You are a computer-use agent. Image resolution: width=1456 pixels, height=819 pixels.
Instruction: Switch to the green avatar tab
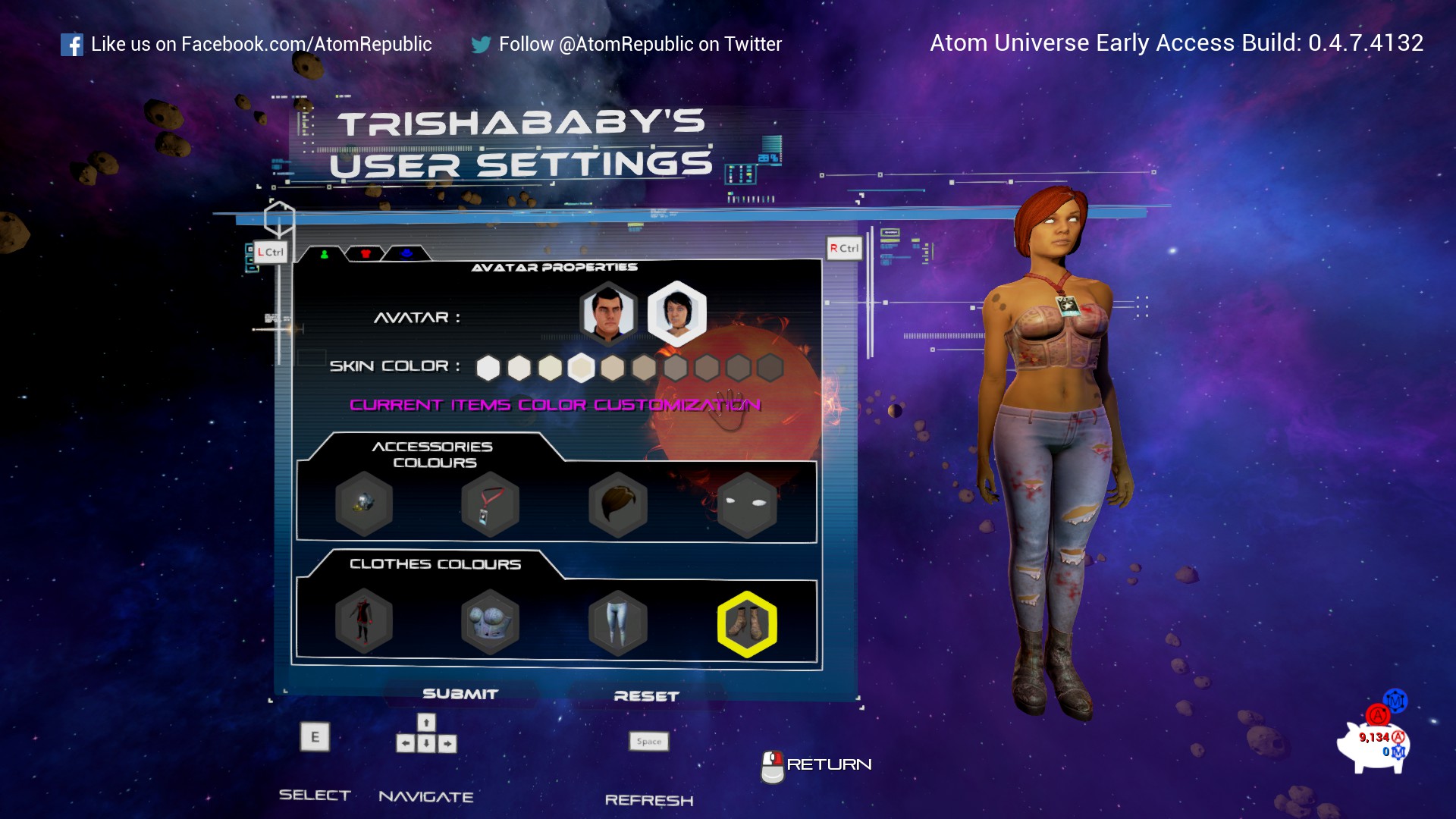click(325, 254)
